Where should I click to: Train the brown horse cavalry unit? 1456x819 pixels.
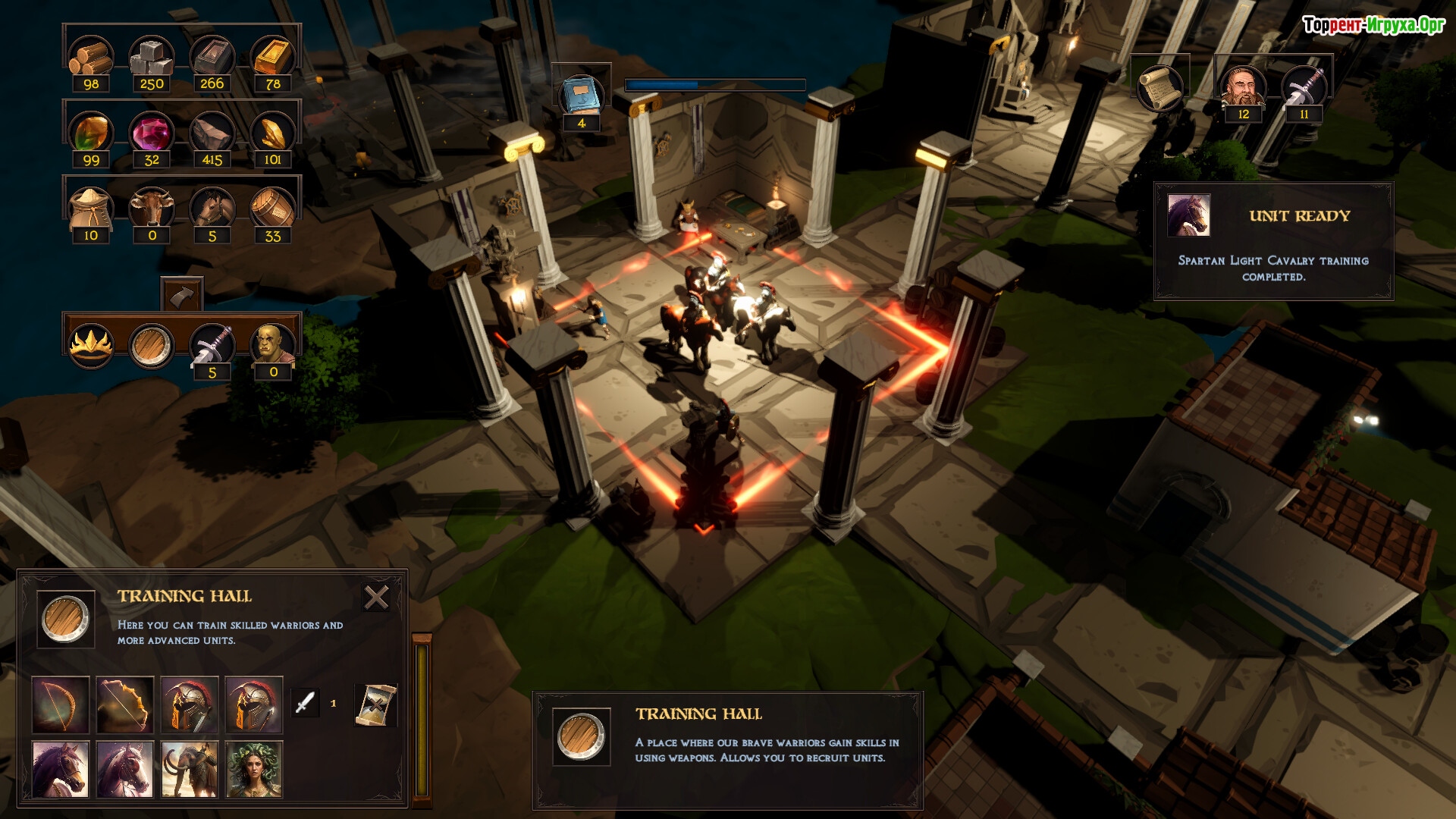(x=61, y=769)
